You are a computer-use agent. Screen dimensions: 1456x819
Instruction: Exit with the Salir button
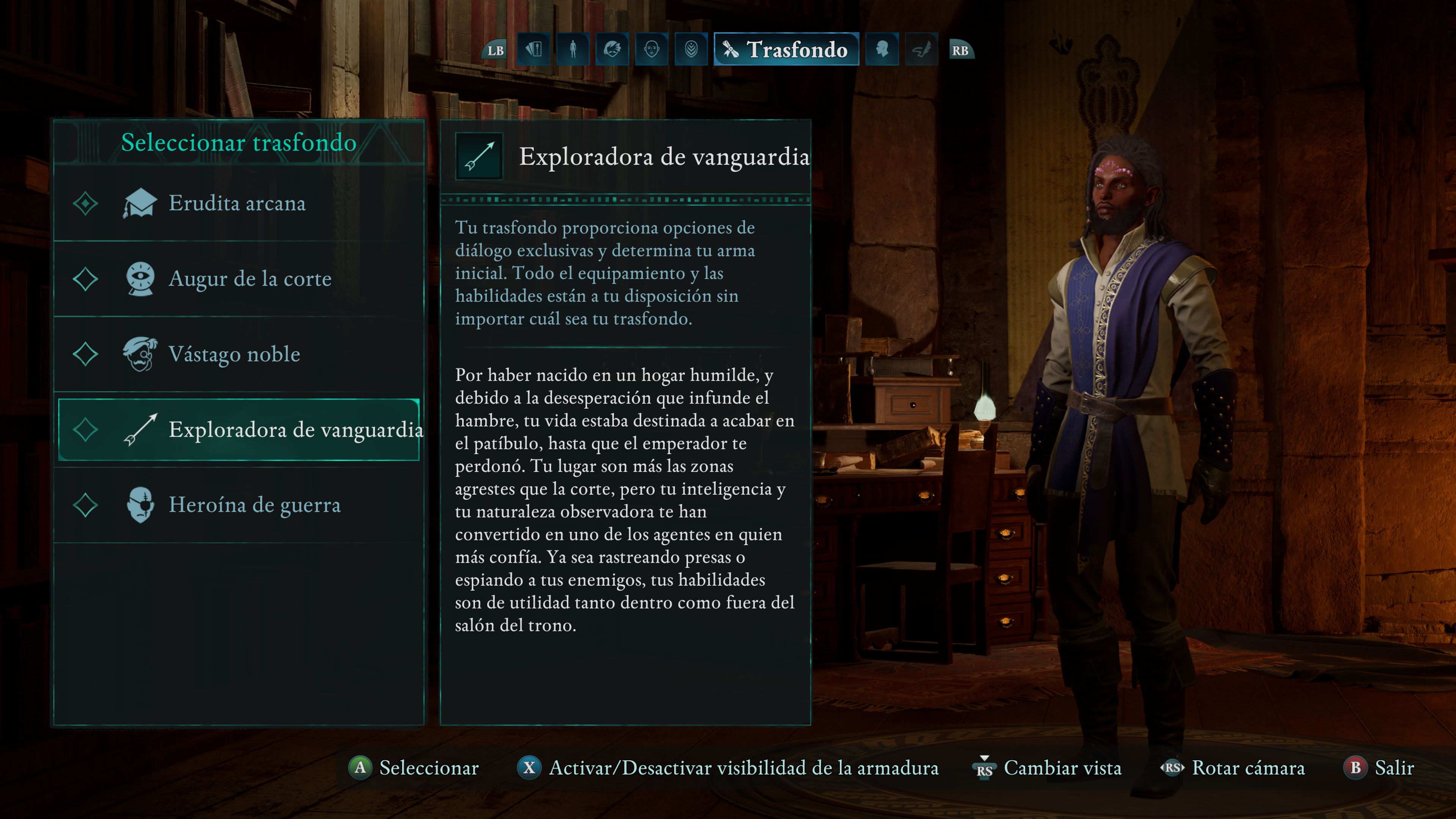tap(1379, 767)
